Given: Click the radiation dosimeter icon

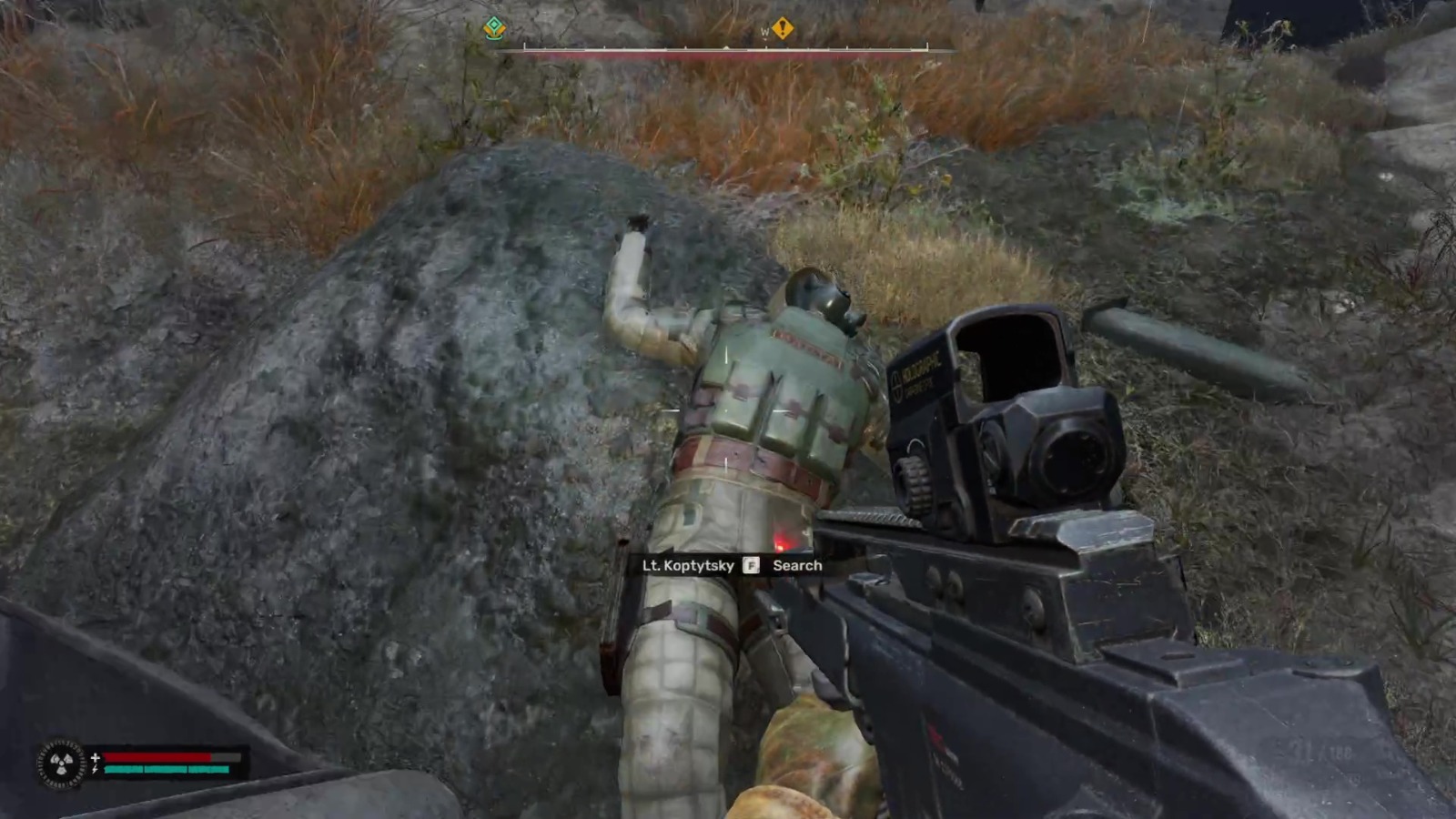Looking at the screenshot, I should (x=62, y=763).
